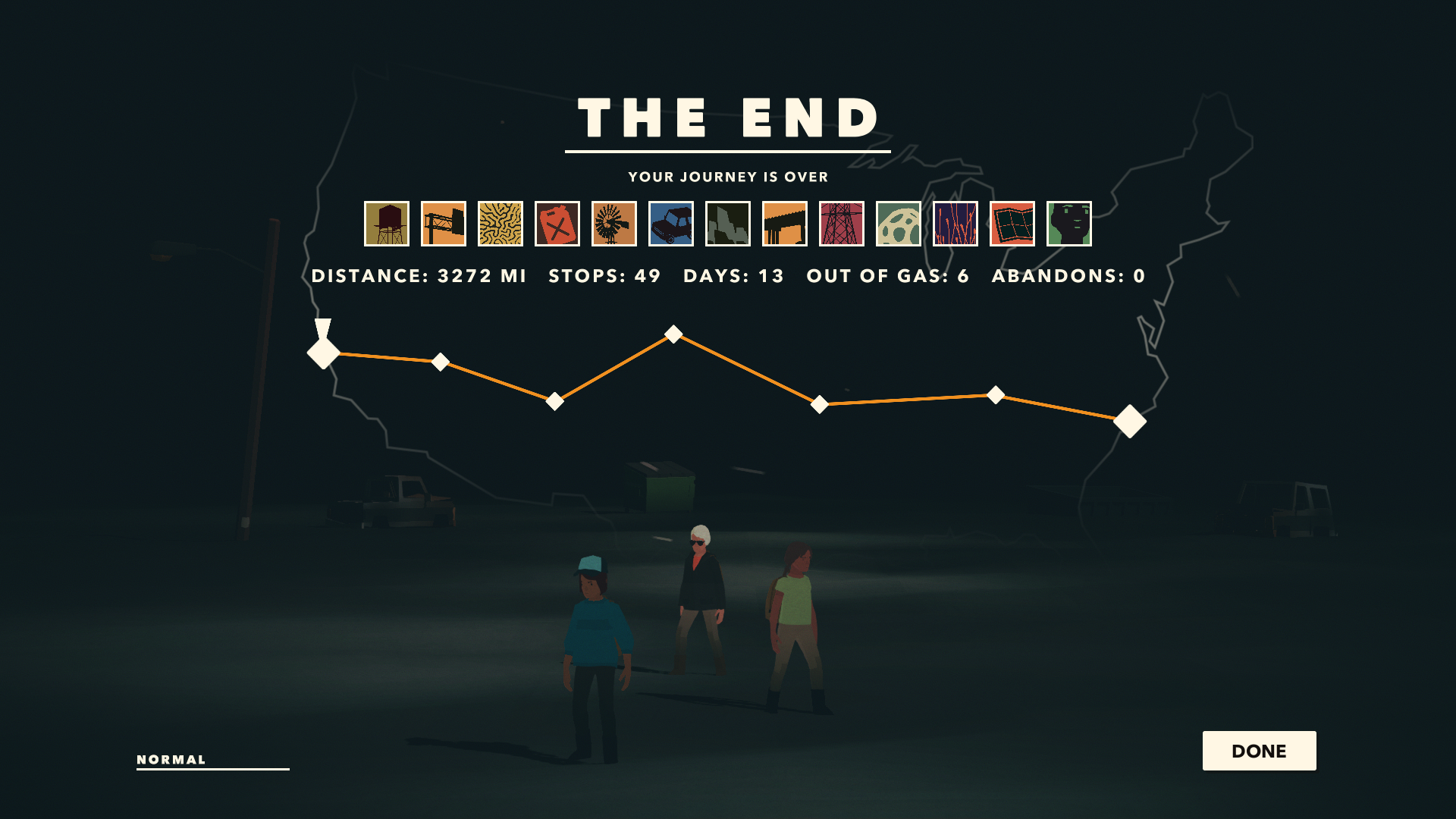Image resolution: width=1456 pixels, height=819 pixels.
Task: Pick the red transmission tower badge
Action: [842, 224]
